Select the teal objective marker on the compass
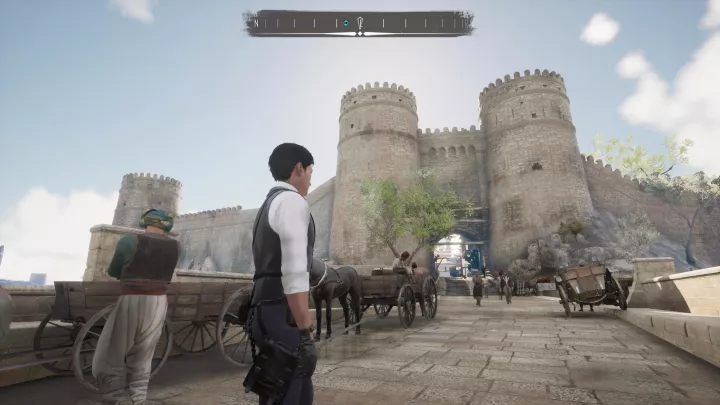Image resolution: width=720 pixels, height=405 pixels. (345, 22)
